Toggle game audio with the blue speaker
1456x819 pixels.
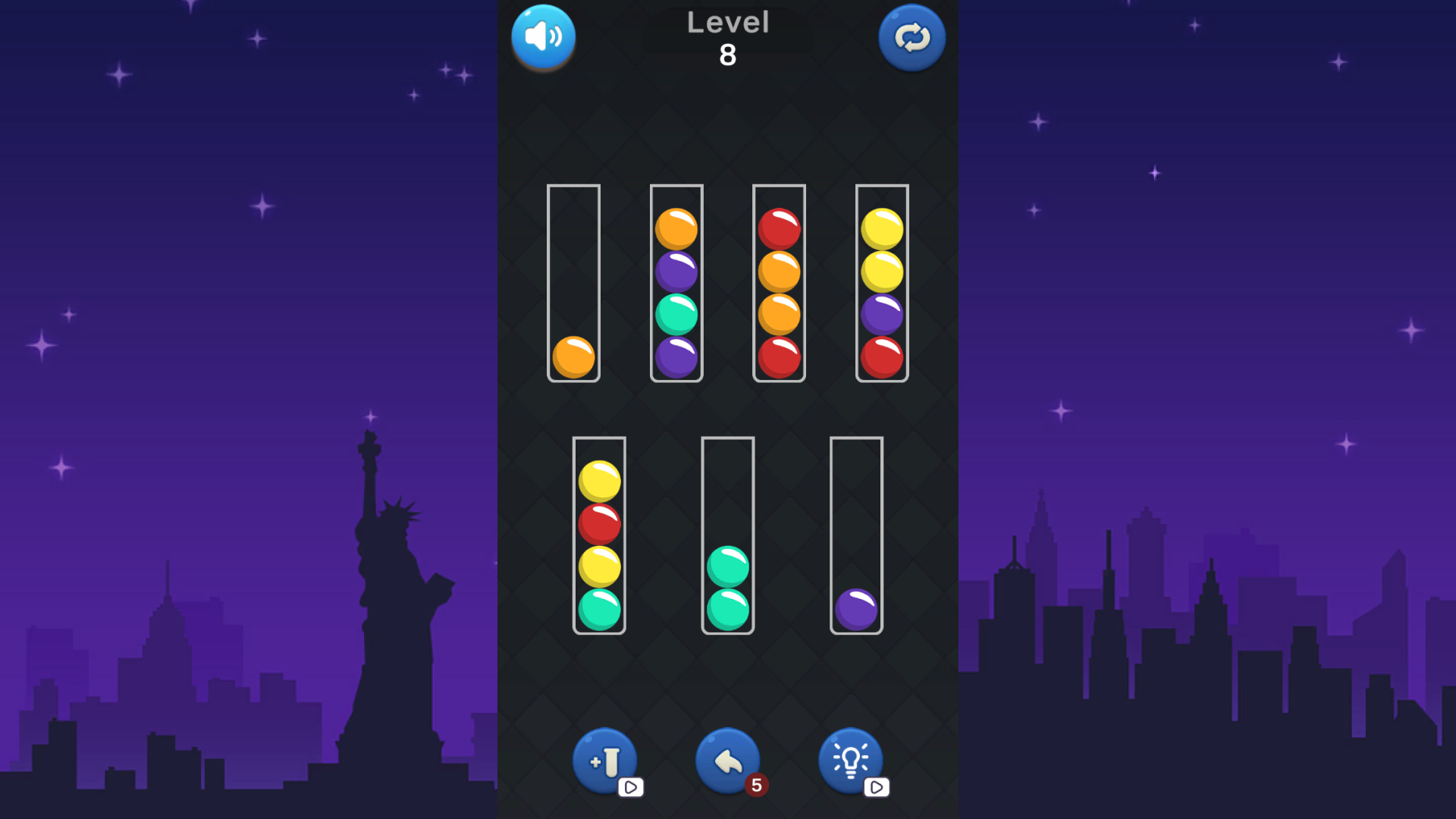coord(543,36)
